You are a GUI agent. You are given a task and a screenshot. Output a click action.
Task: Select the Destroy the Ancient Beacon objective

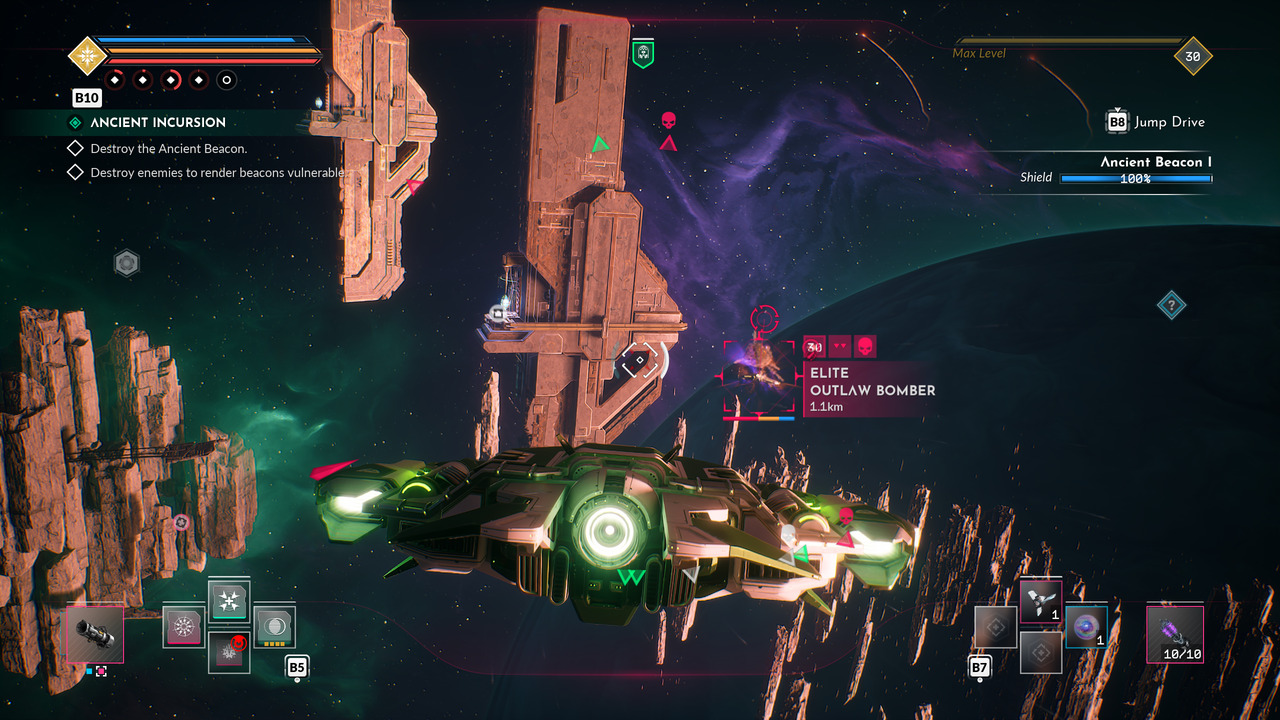click(x=168, y=148)
